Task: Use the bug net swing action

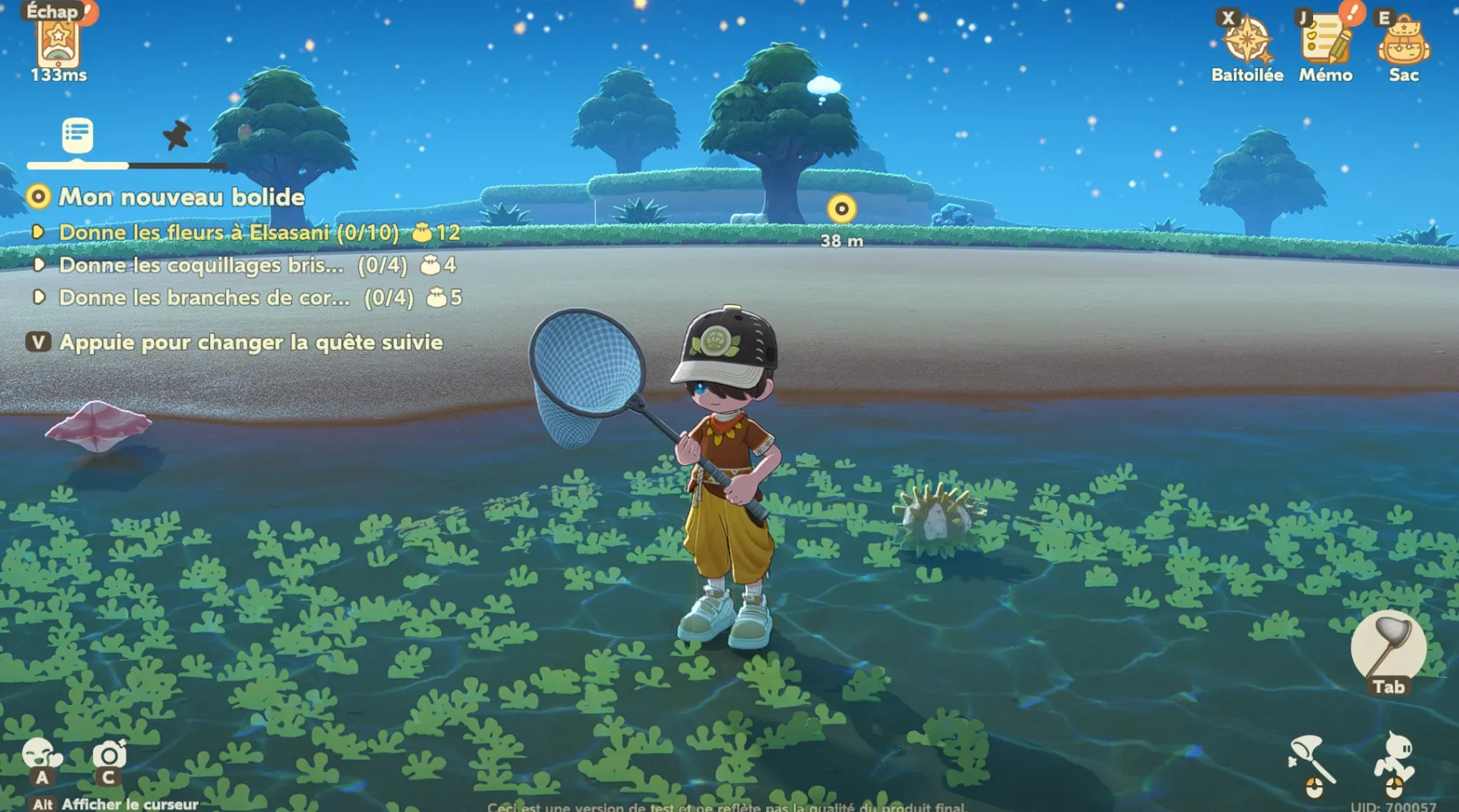Action: click(1311, 759)
